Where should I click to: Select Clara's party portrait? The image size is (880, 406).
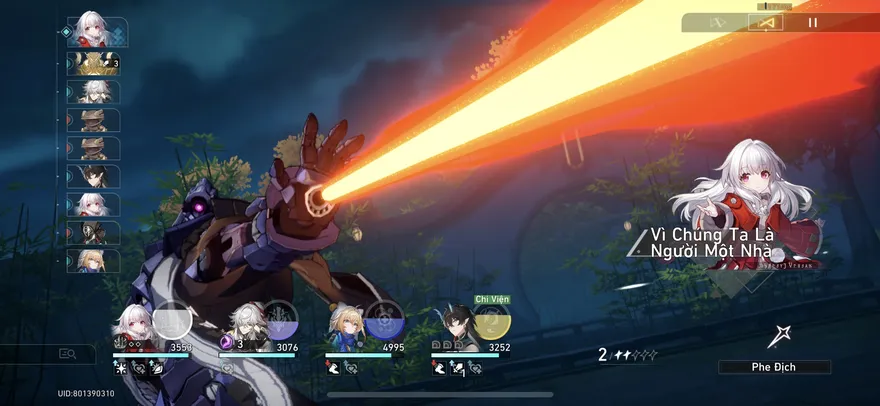[133, 328]
